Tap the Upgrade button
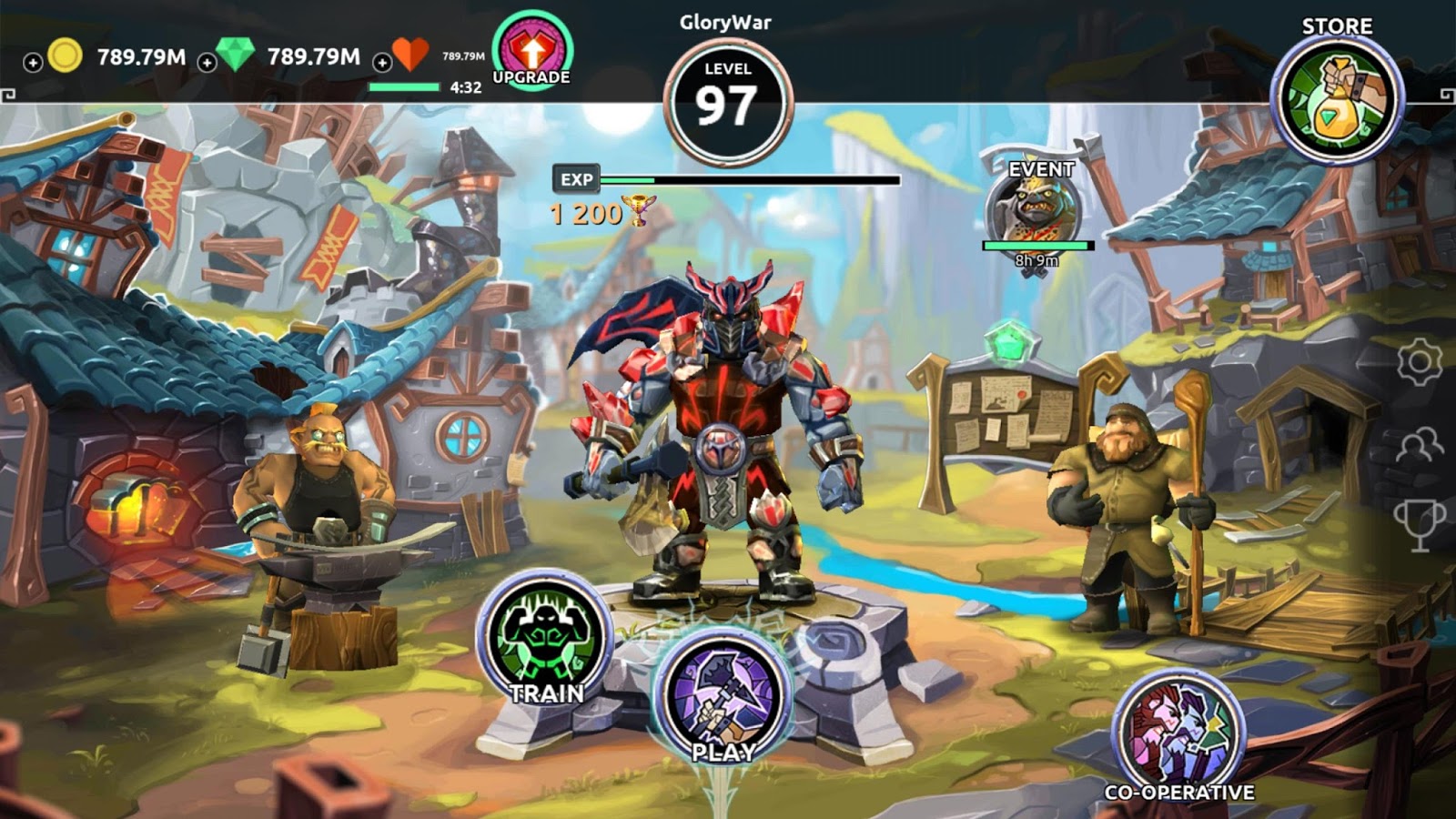Screen dimensions: 1456x819 [532, 52]
